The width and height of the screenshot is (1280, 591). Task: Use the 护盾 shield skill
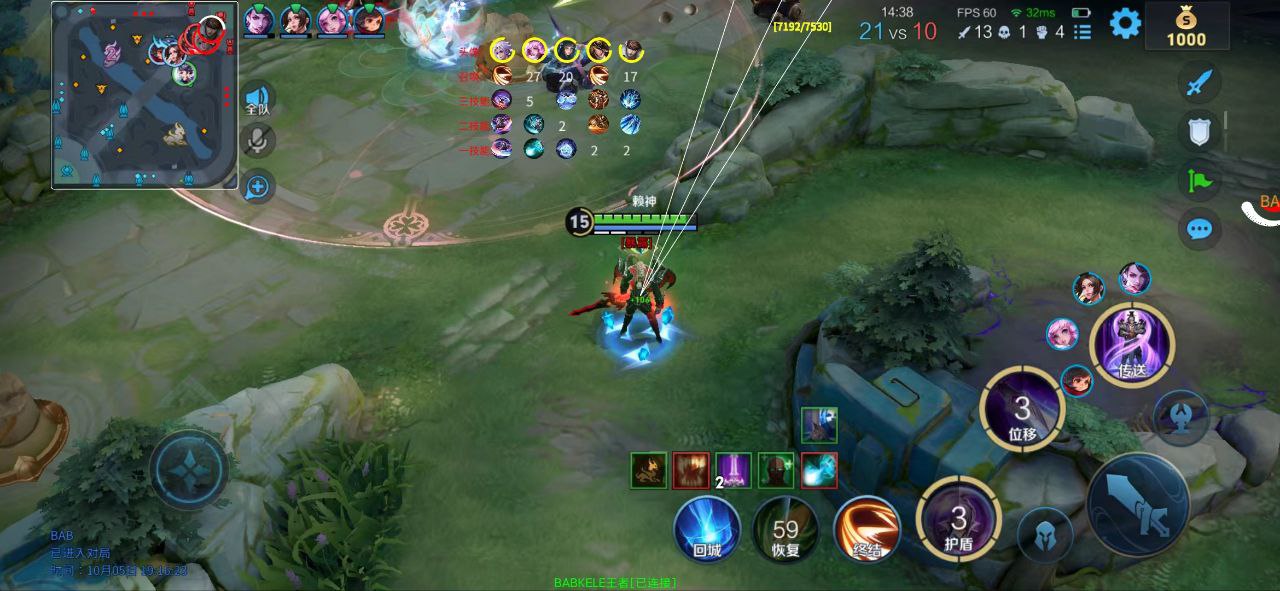(958, 519)
